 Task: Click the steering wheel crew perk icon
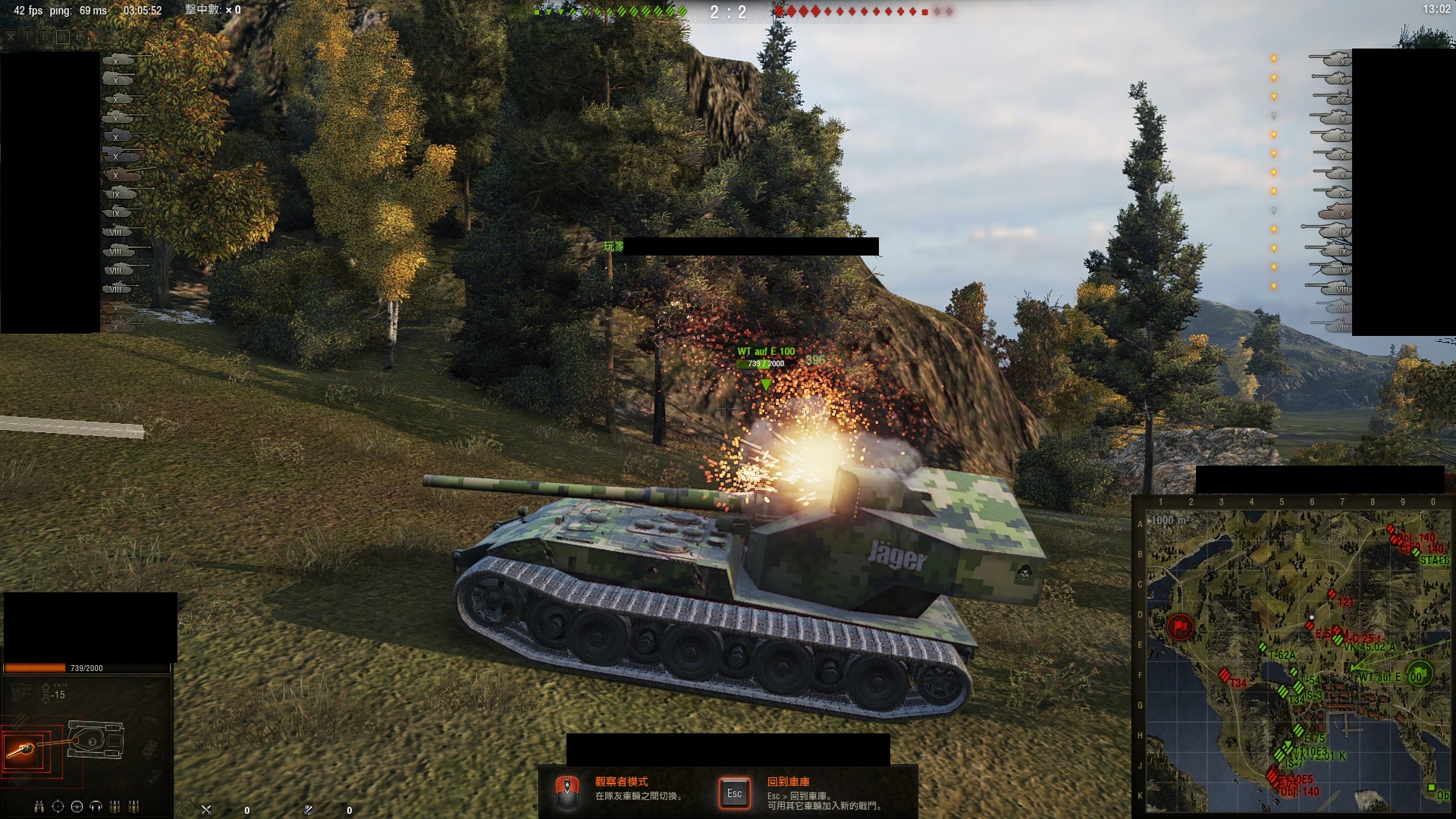point(77,806)
